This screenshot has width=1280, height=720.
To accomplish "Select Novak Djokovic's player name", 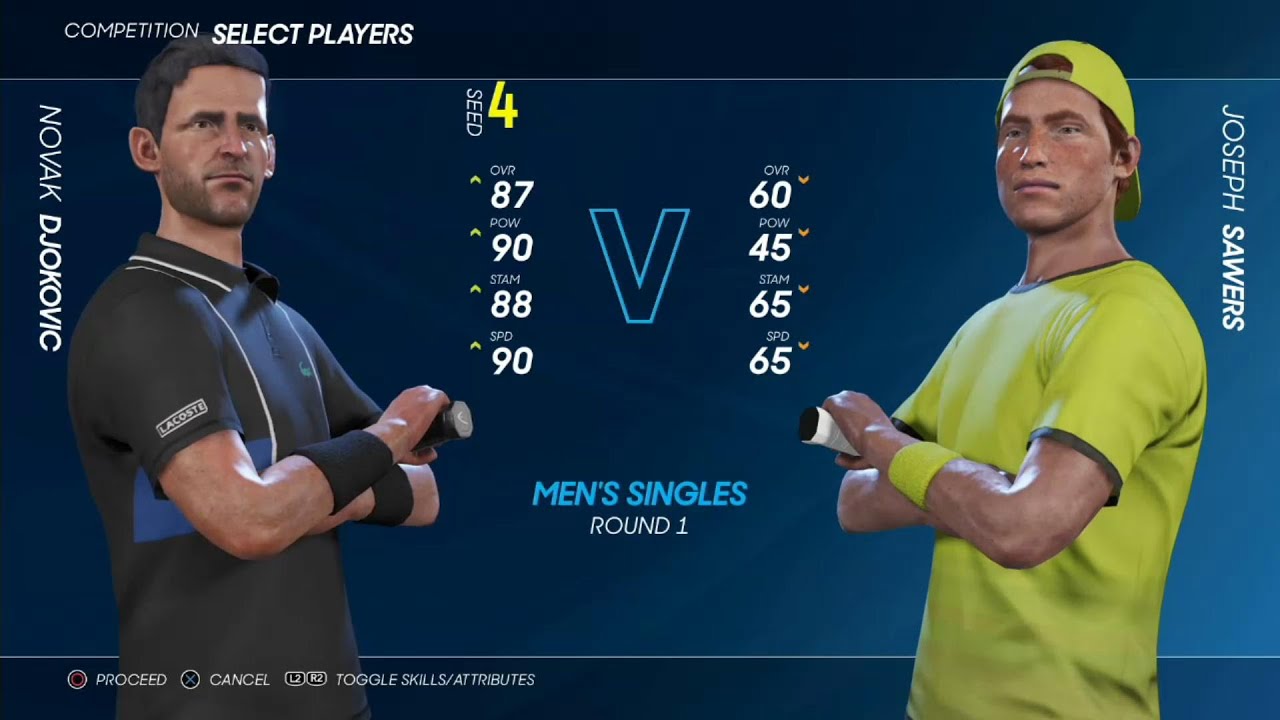I will 50,228.
